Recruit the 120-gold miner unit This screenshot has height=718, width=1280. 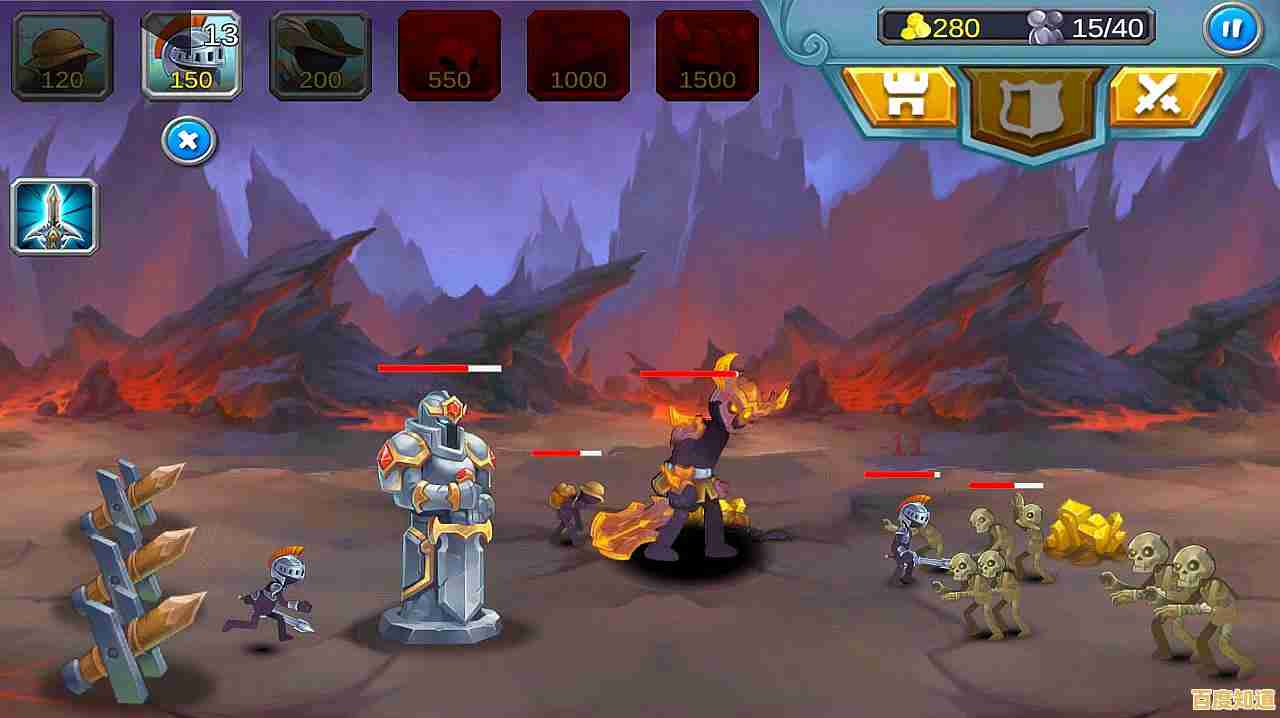coord(62,55)
